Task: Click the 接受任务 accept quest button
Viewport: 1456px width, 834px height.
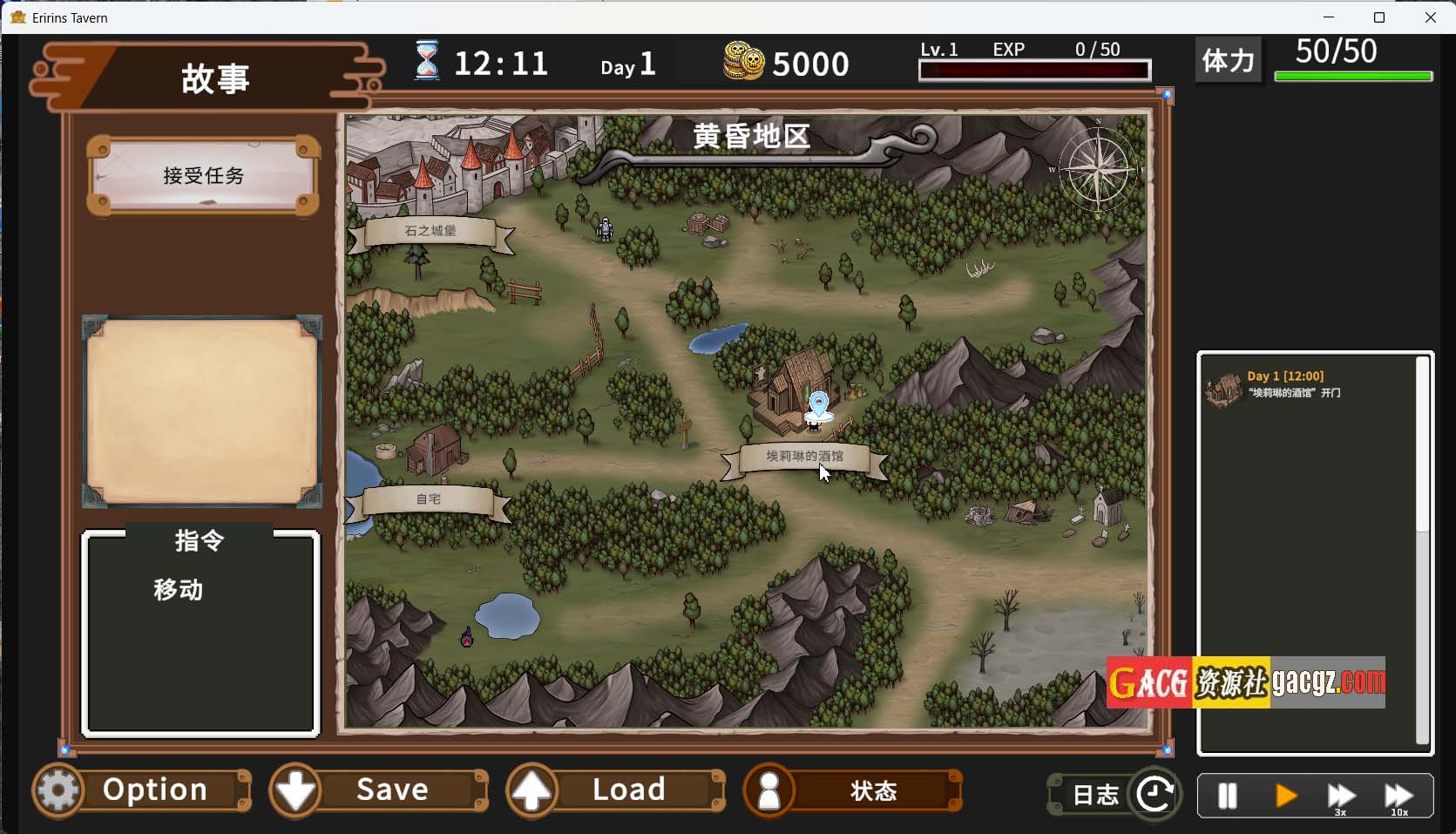Action: click(x=203, y=176)
